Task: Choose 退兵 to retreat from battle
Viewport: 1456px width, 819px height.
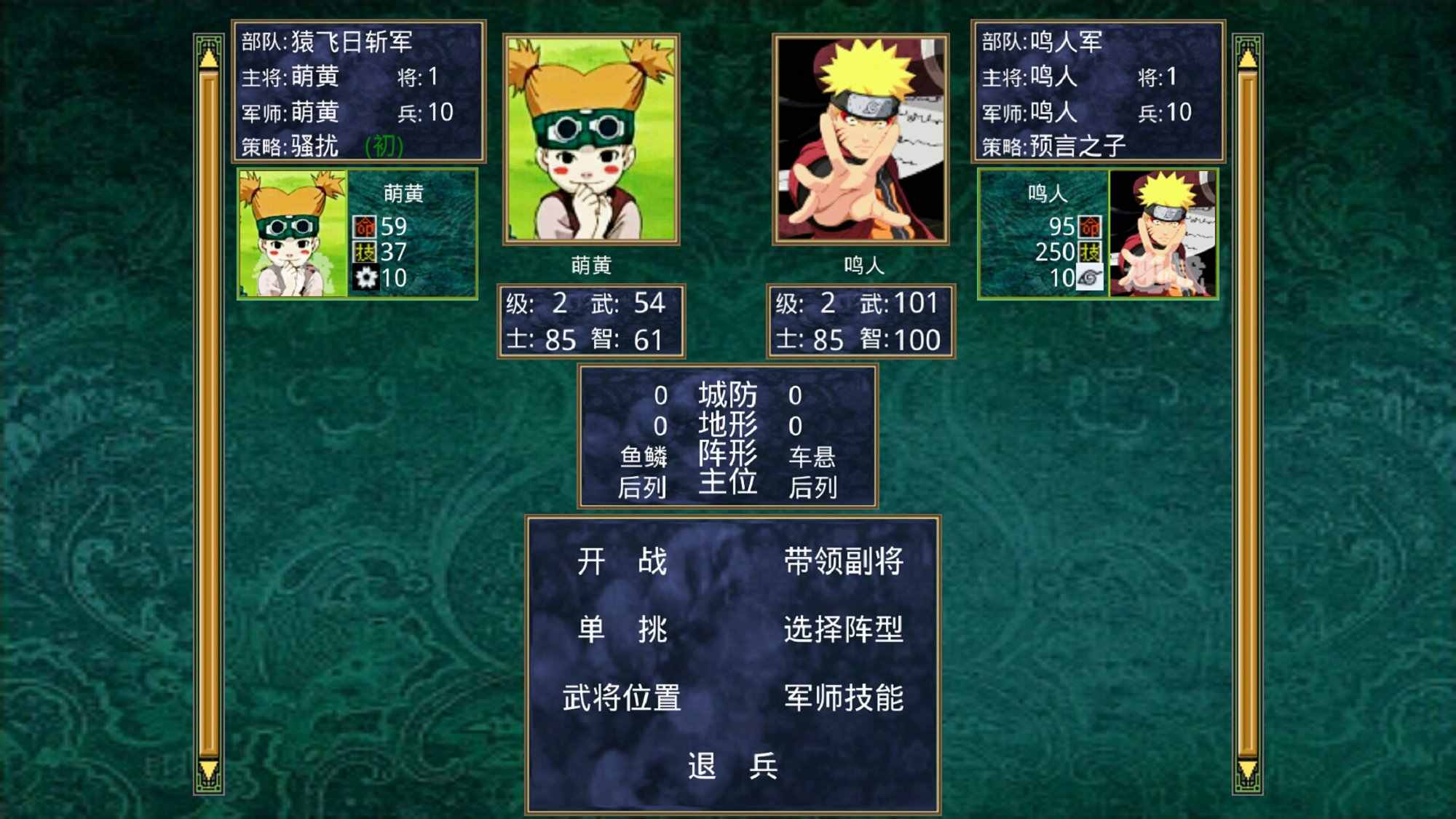Action: (x=732, y=764)
